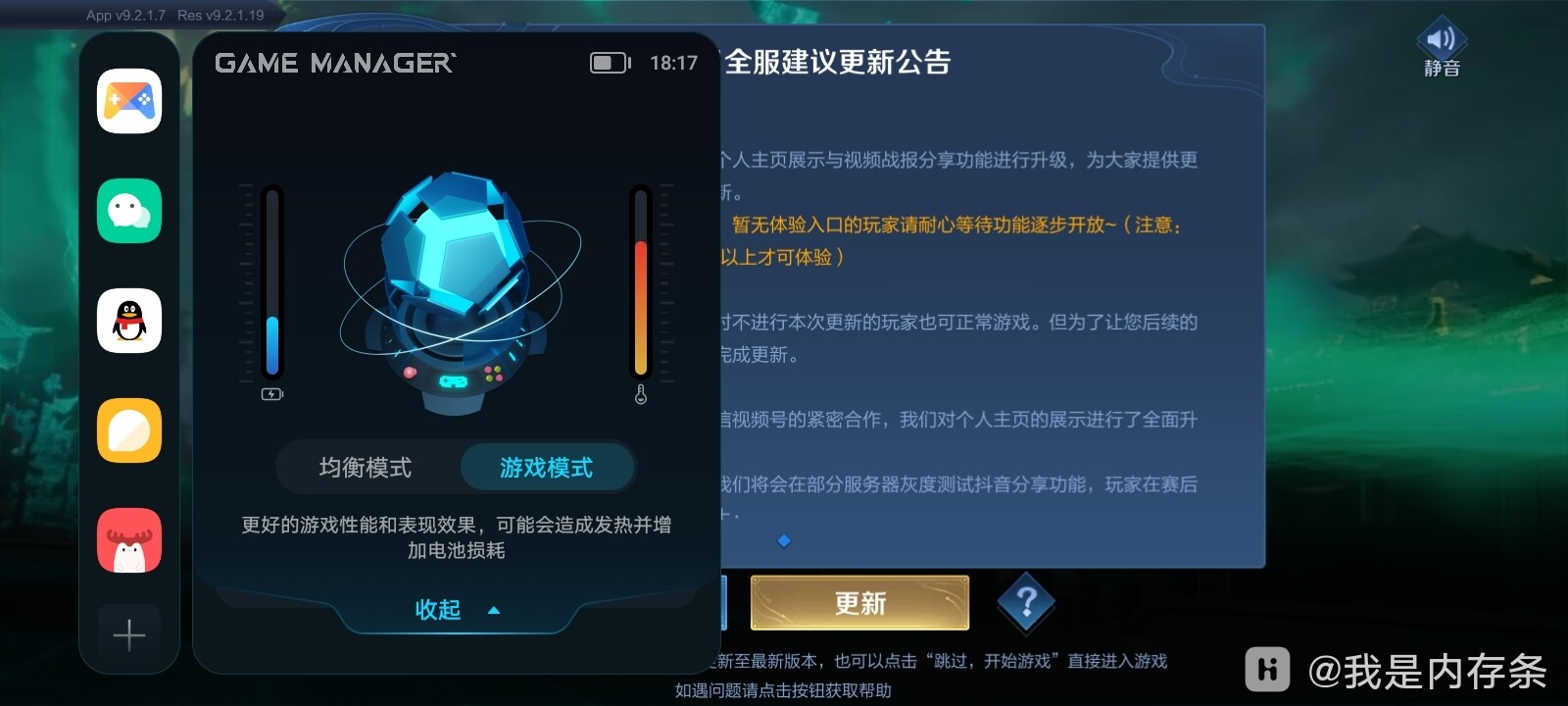The height and width of the screenshot is (706, 1568).
Task: Open the yellow app in the sidebar
Action: coord(128,430)
